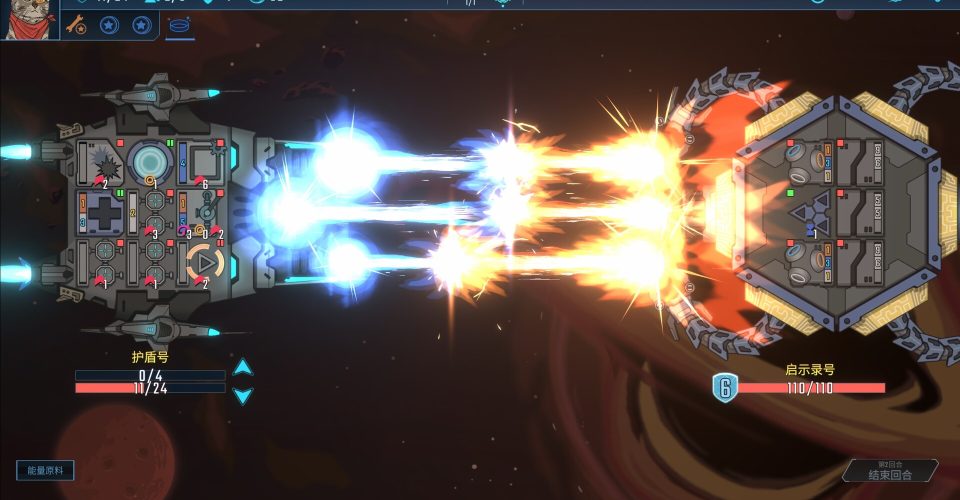
Task: Select the enemy ship's central triangle room
Action: 810,212
